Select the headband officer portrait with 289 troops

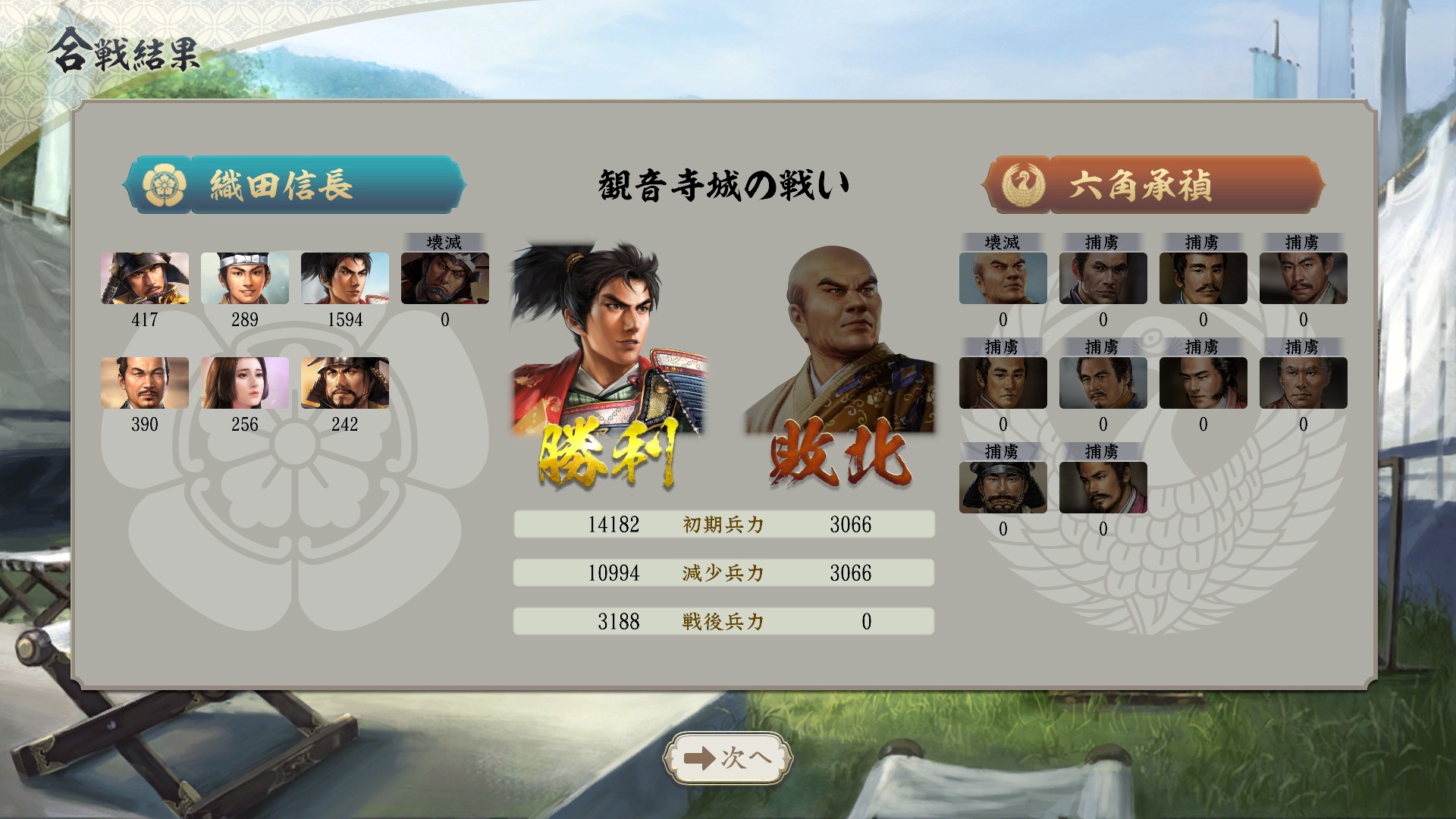[x=245, y=278]
